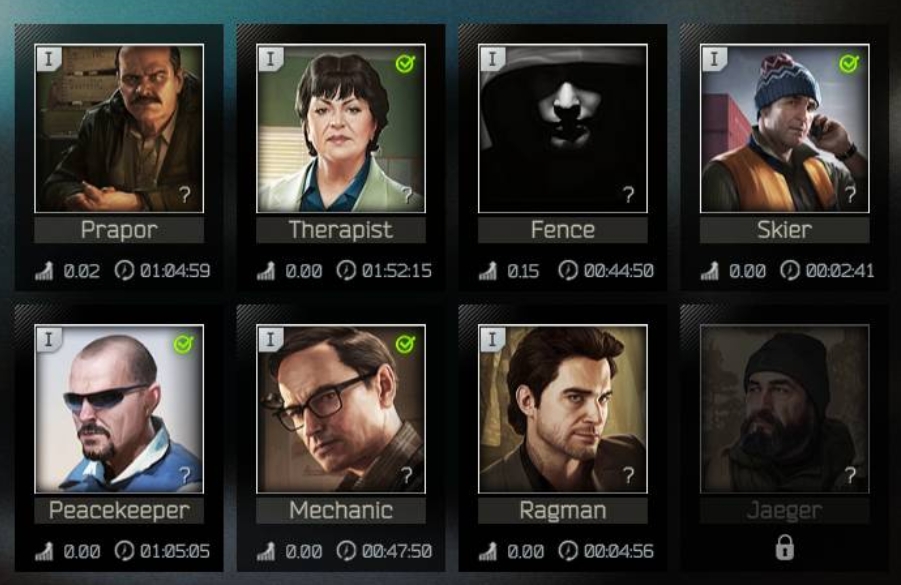The image size is (901, 585).
Task: Click the Fence name label
Action: [562, 230]
